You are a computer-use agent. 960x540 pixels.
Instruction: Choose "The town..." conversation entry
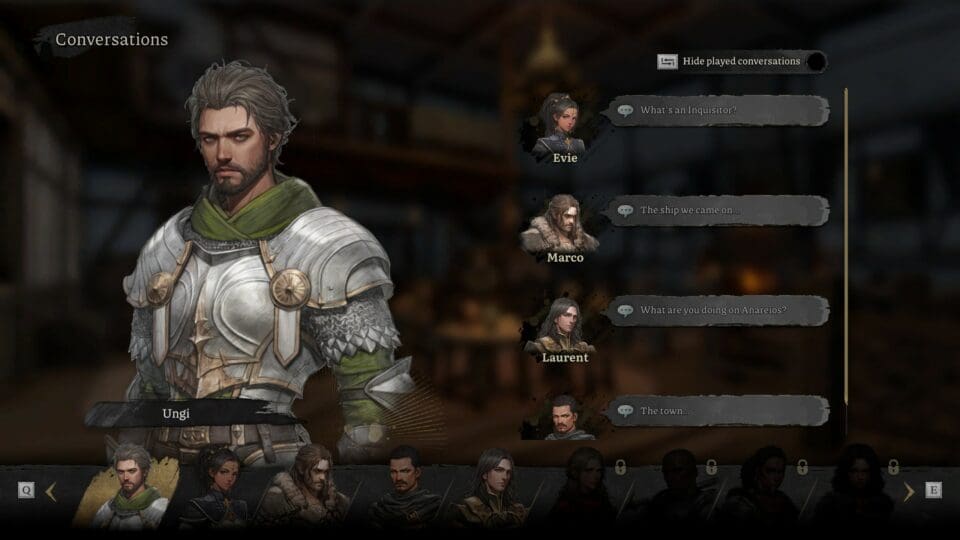click(718, 410)
